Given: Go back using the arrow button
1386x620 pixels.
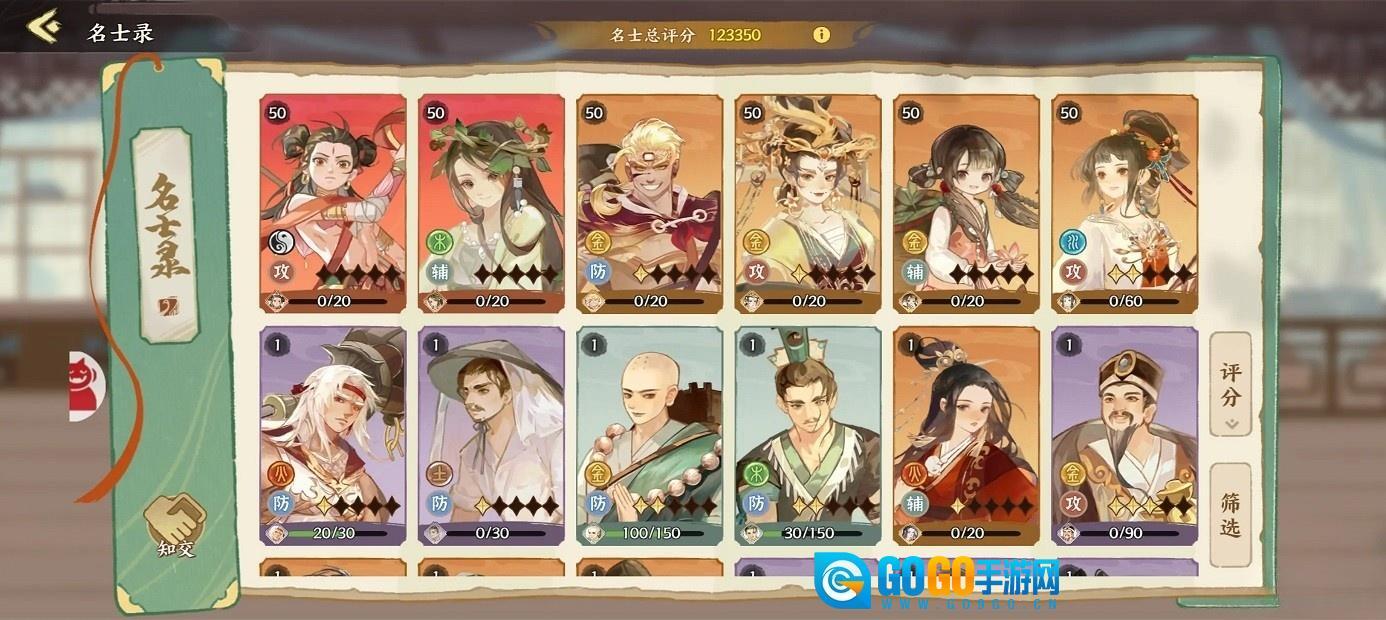Looking at the screenshot, I should click(42, 27).
